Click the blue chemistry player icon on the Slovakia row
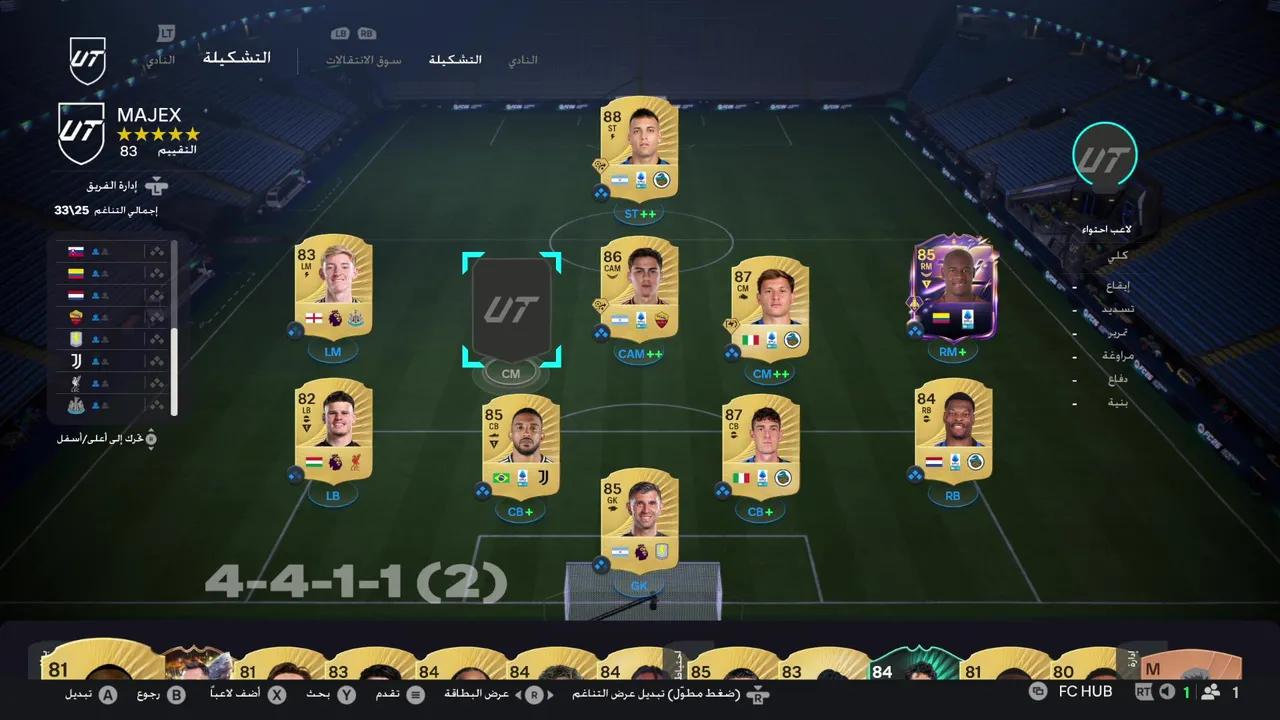This screenshot has width=1280, height=720. pos(95,253)
